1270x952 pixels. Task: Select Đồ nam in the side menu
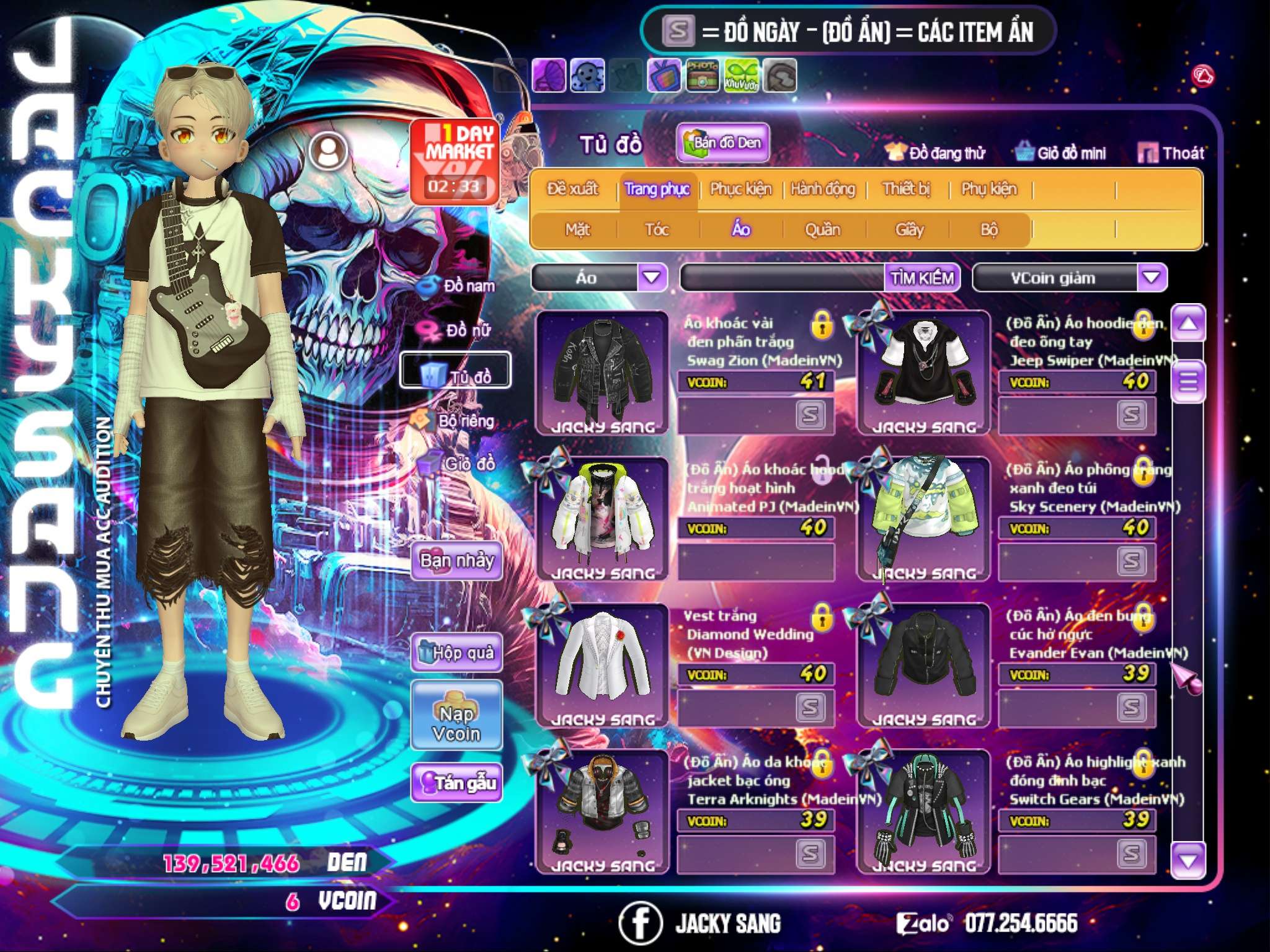tap(458, 286)
